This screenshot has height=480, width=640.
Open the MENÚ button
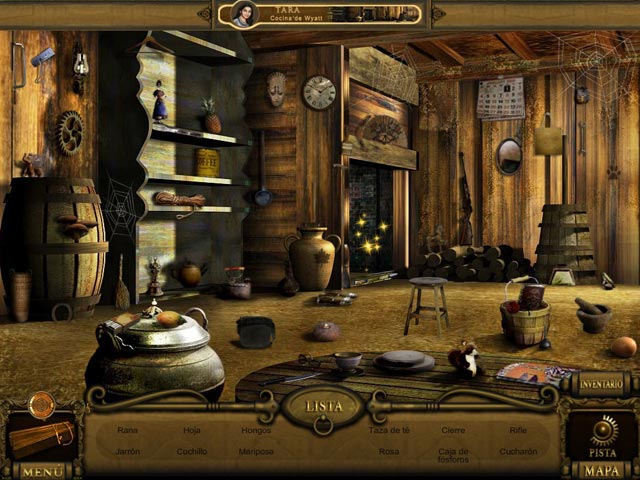(x=42, y=470)
